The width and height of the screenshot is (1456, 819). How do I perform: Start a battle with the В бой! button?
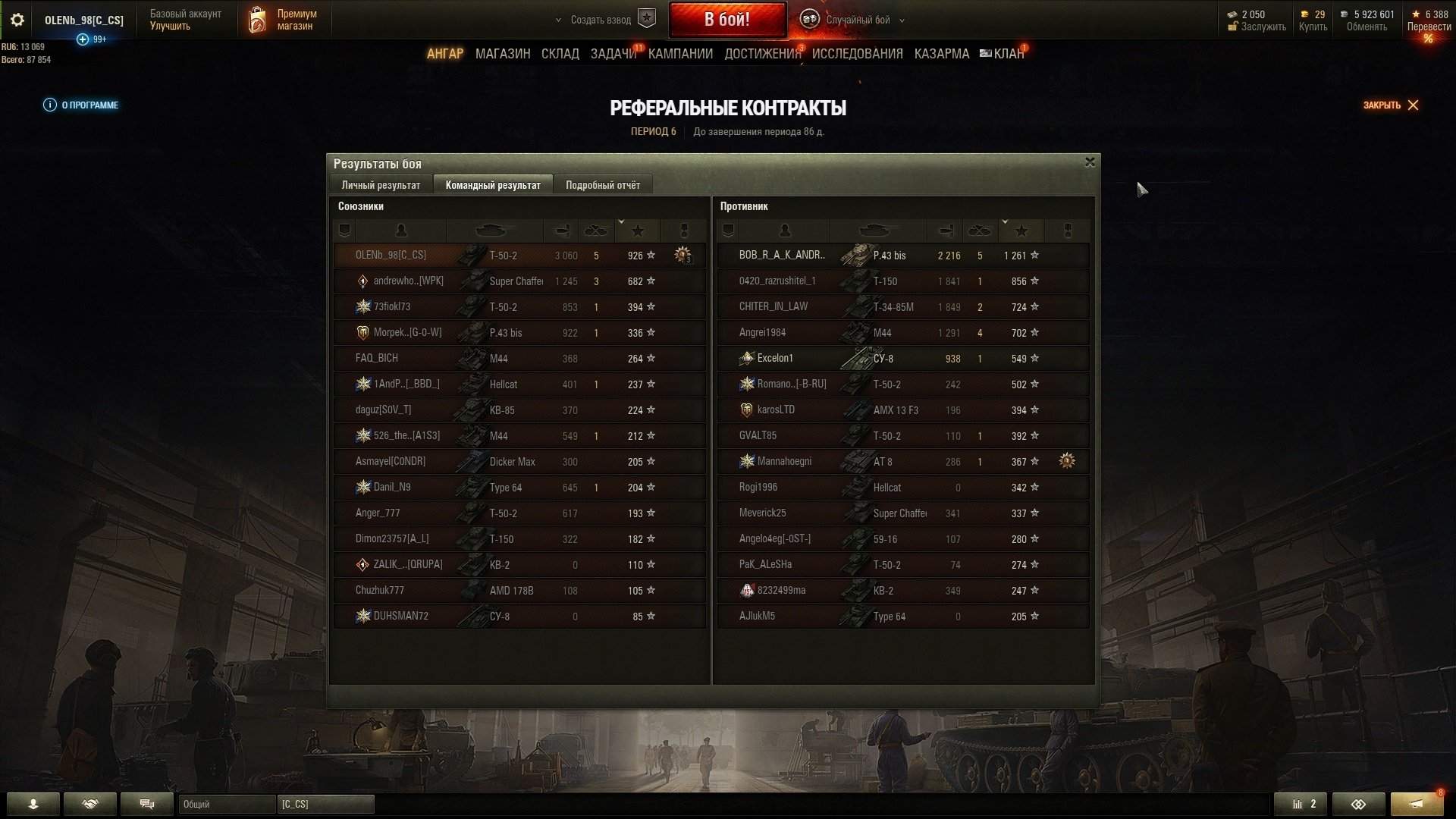[x=726, y=20]
